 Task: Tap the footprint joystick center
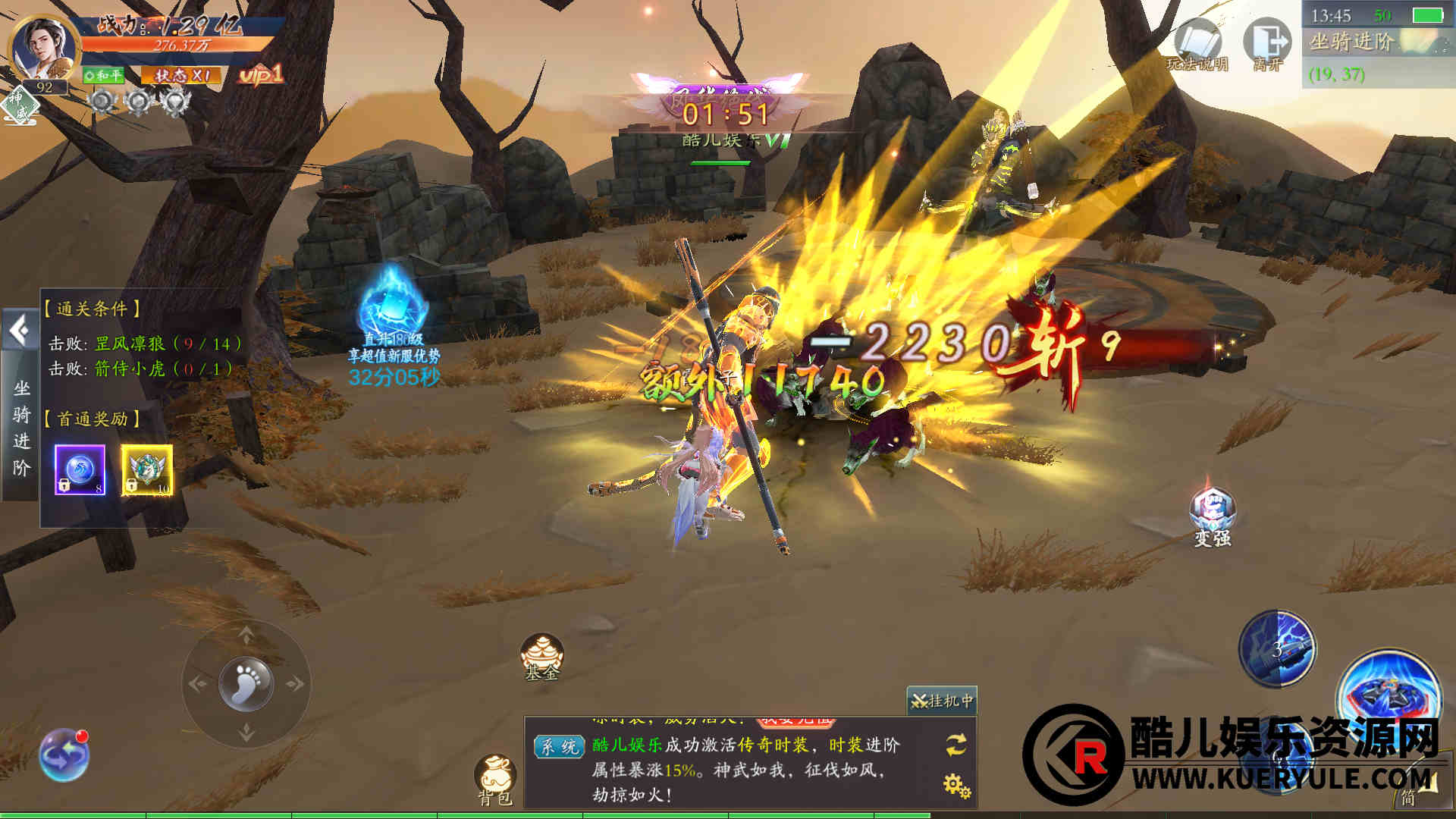[246, 682]
